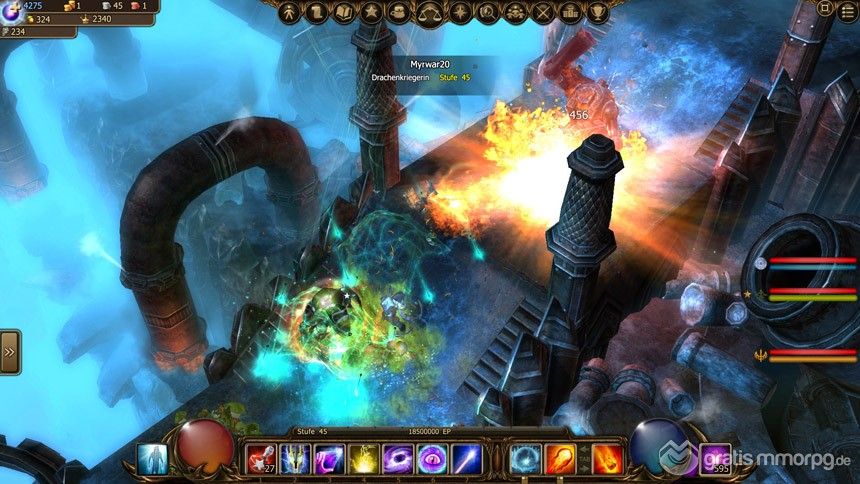
Task: Open the open-book icon in top bar
Action: [x=345, y=13]
